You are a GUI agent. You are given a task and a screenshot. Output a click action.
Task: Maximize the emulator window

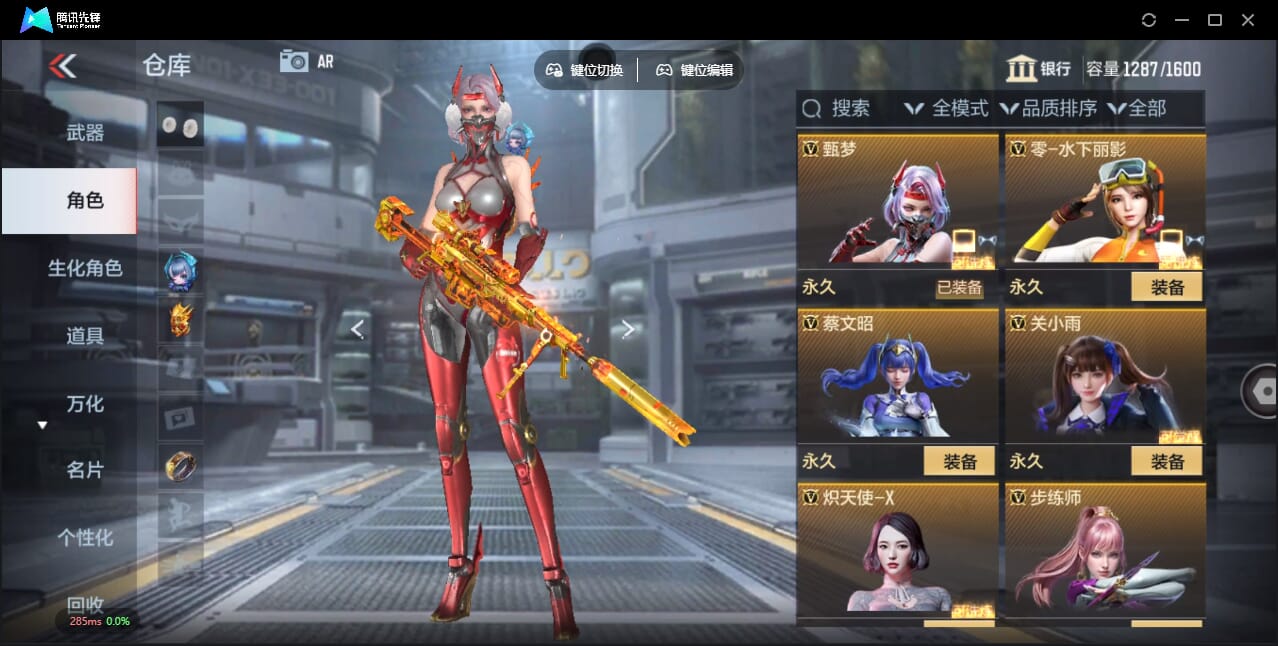click(1215, 20)
